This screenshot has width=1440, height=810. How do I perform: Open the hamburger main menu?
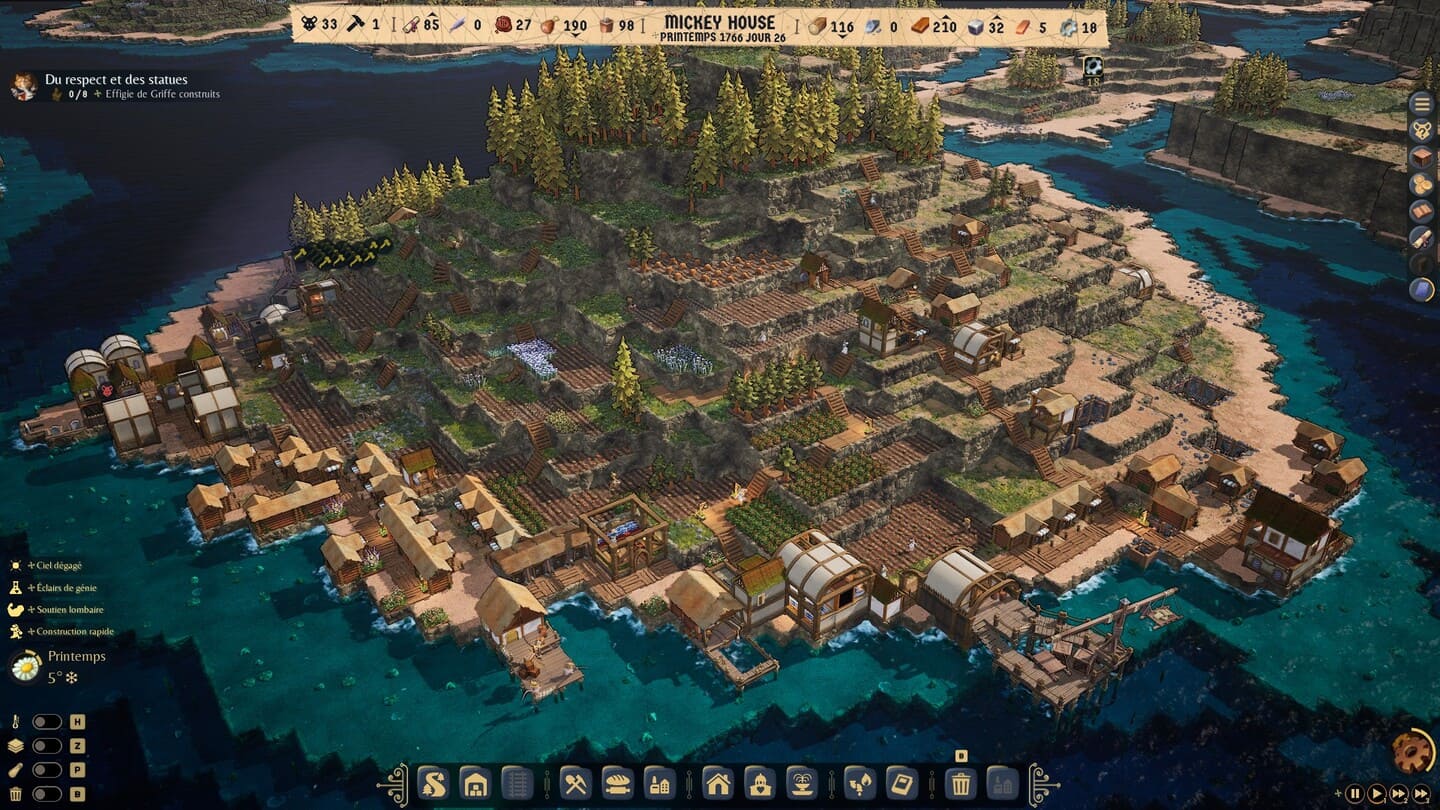(x=1421, y=103)
